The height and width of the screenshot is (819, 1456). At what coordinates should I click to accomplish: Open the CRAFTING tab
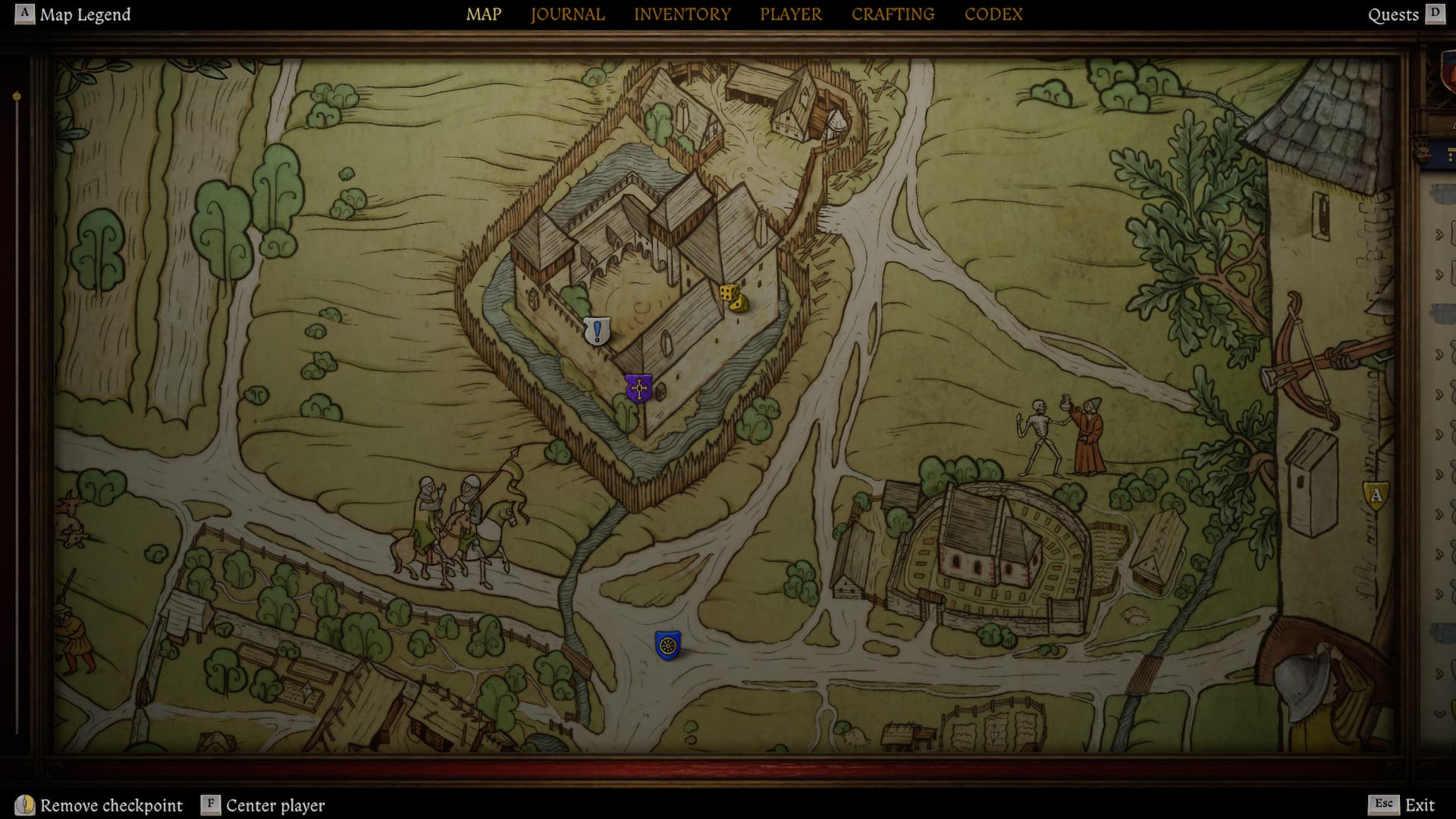(x=893, y=14)
